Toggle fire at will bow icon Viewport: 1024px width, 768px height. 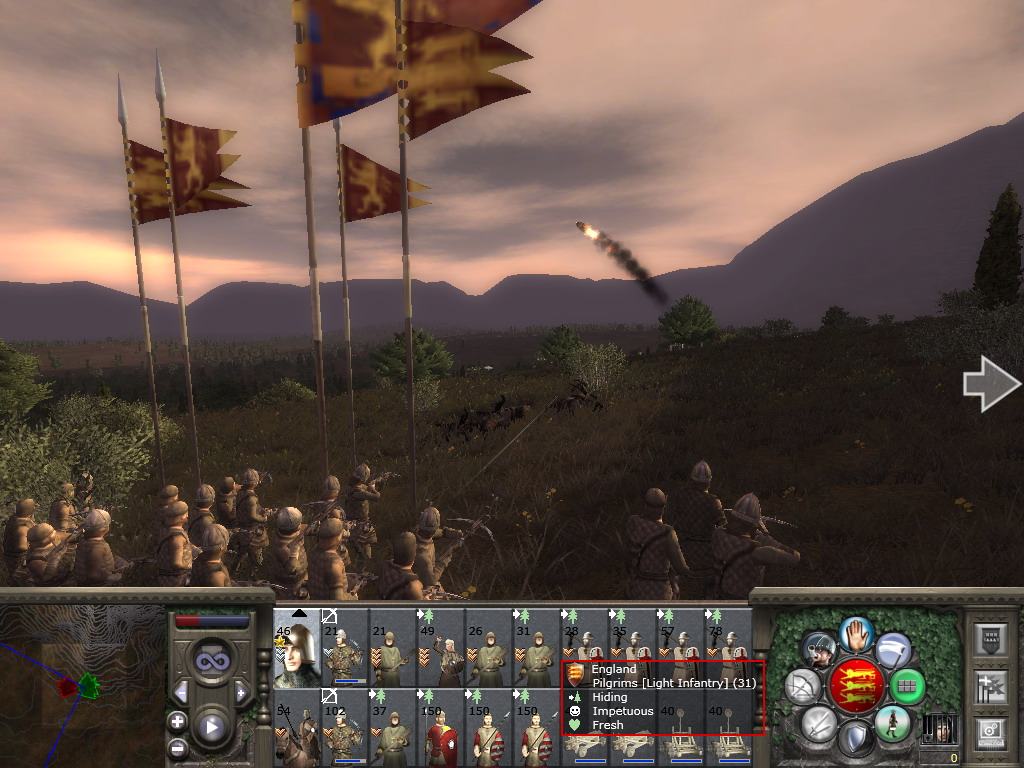(x=802, y=686)
